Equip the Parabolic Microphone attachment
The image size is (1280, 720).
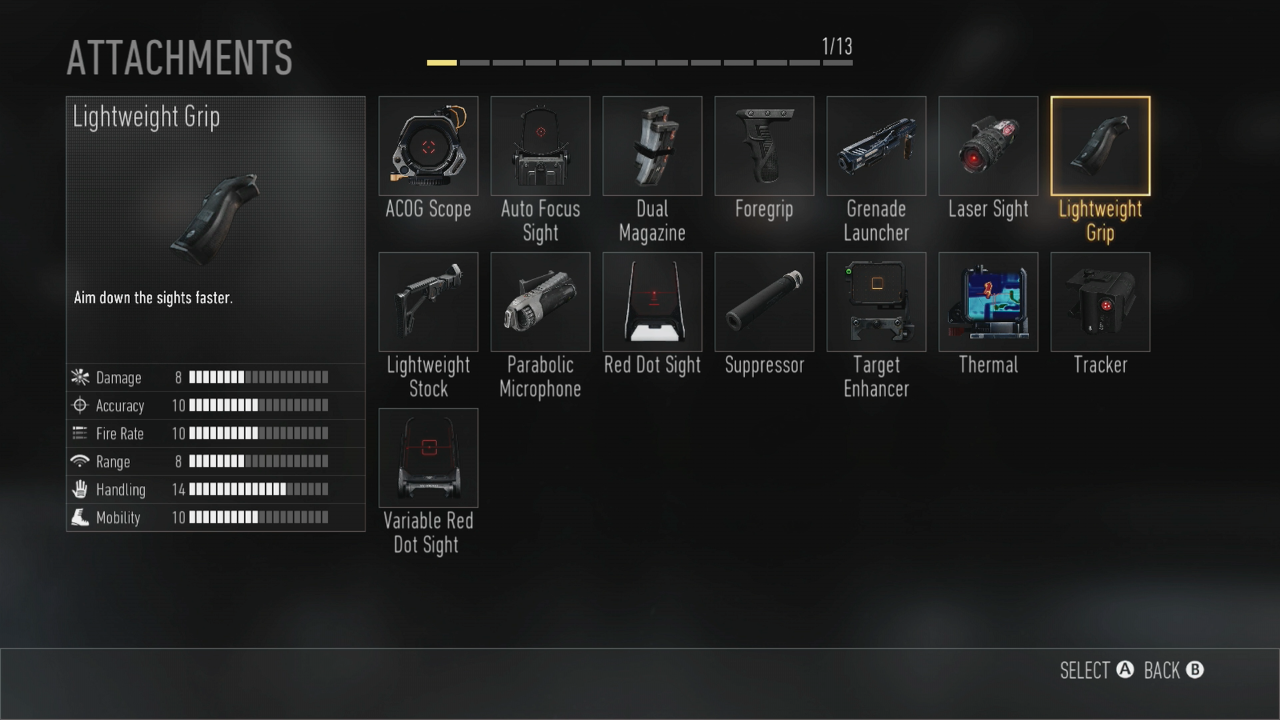coord(540,302)
